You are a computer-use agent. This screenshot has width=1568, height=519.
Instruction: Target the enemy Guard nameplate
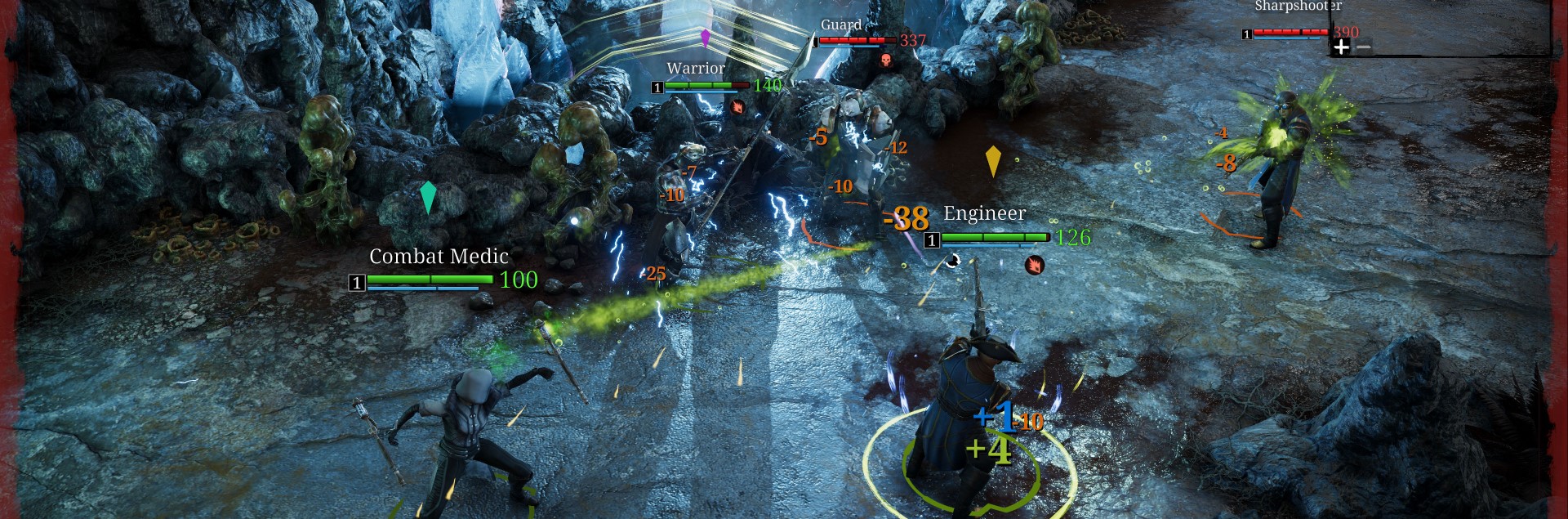(840, 25)
